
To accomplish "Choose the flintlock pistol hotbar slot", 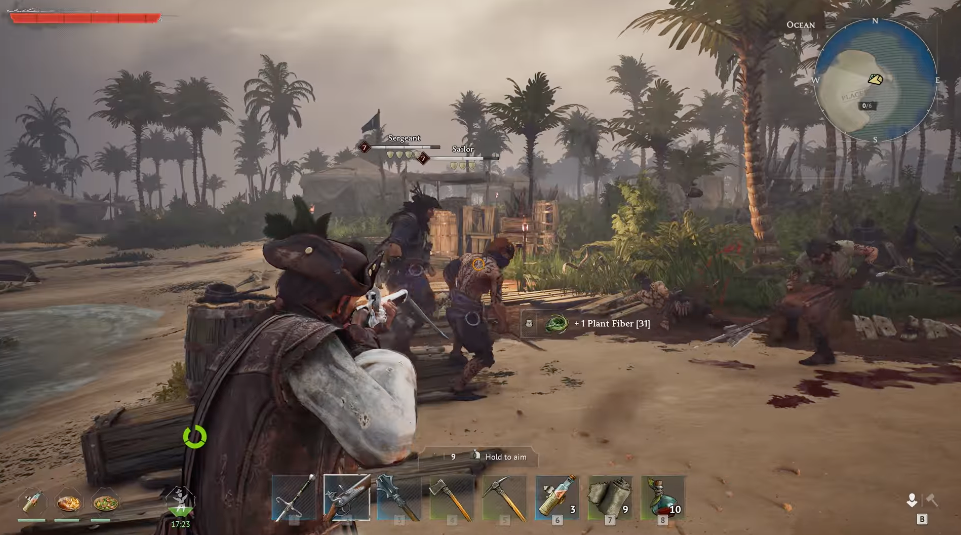I will coord(347,497).
